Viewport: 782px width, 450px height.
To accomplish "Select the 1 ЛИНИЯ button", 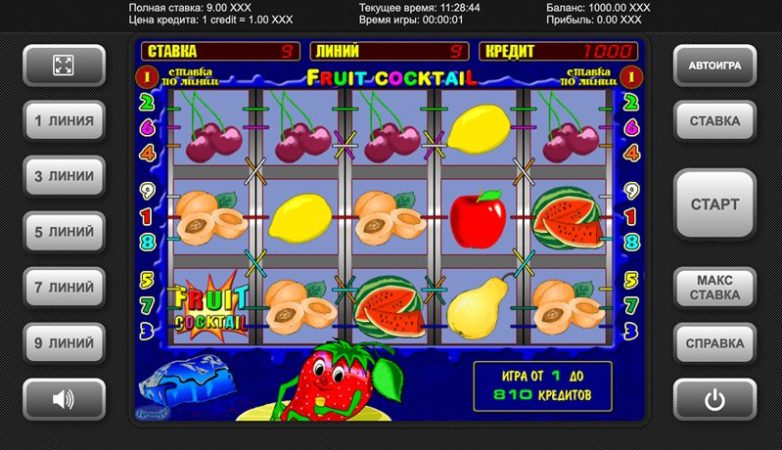I will tap(64, 121).
